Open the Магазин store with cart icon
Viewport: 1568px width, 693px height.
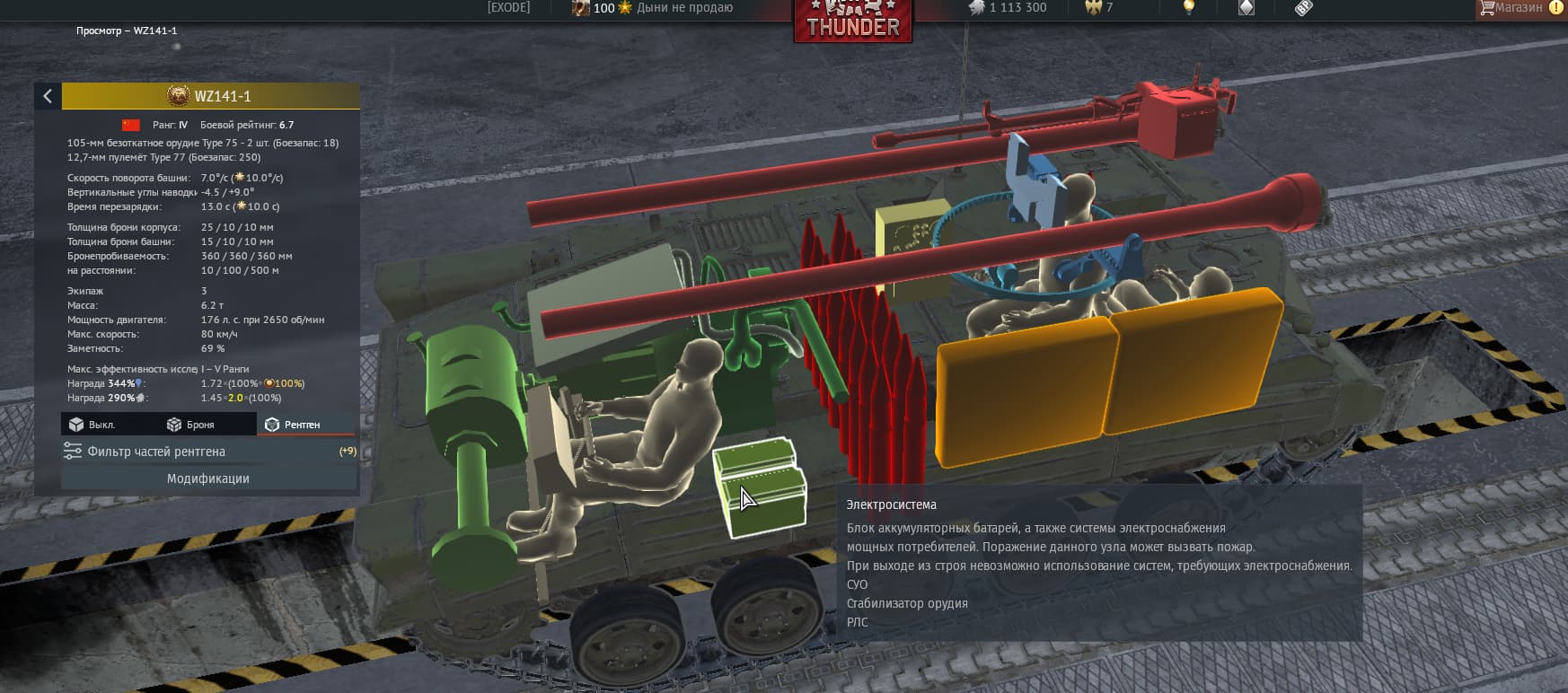pos(1517,7)
